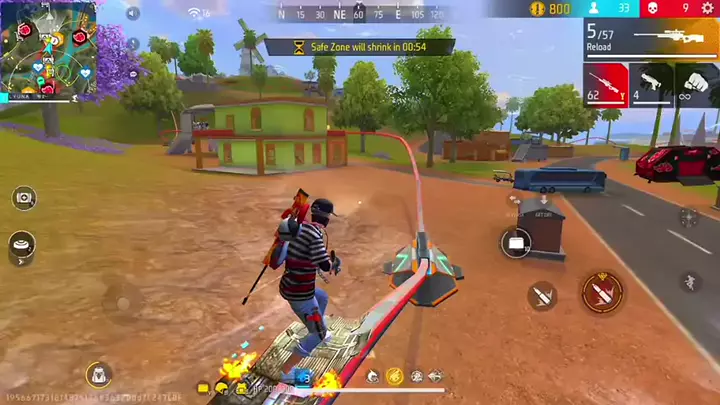Tap the crosshair scope button
The height and width of the screenshot is (405, 720).
tap(689, 217)
